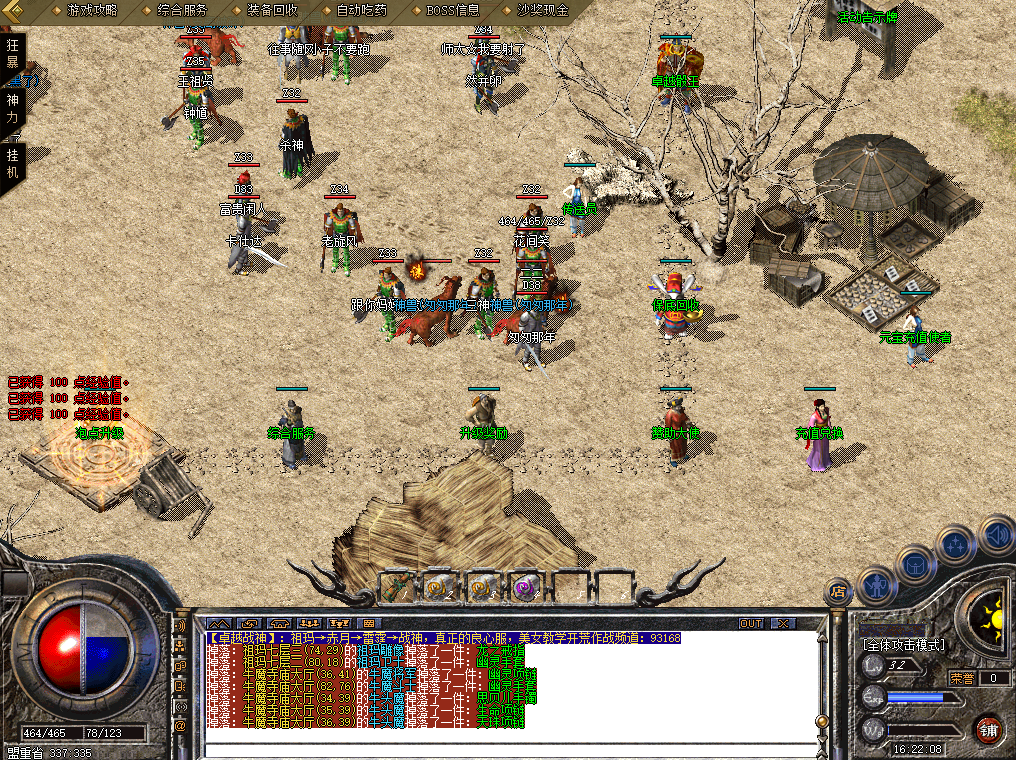Use the green bottle in the hotbar

(396, 587)
